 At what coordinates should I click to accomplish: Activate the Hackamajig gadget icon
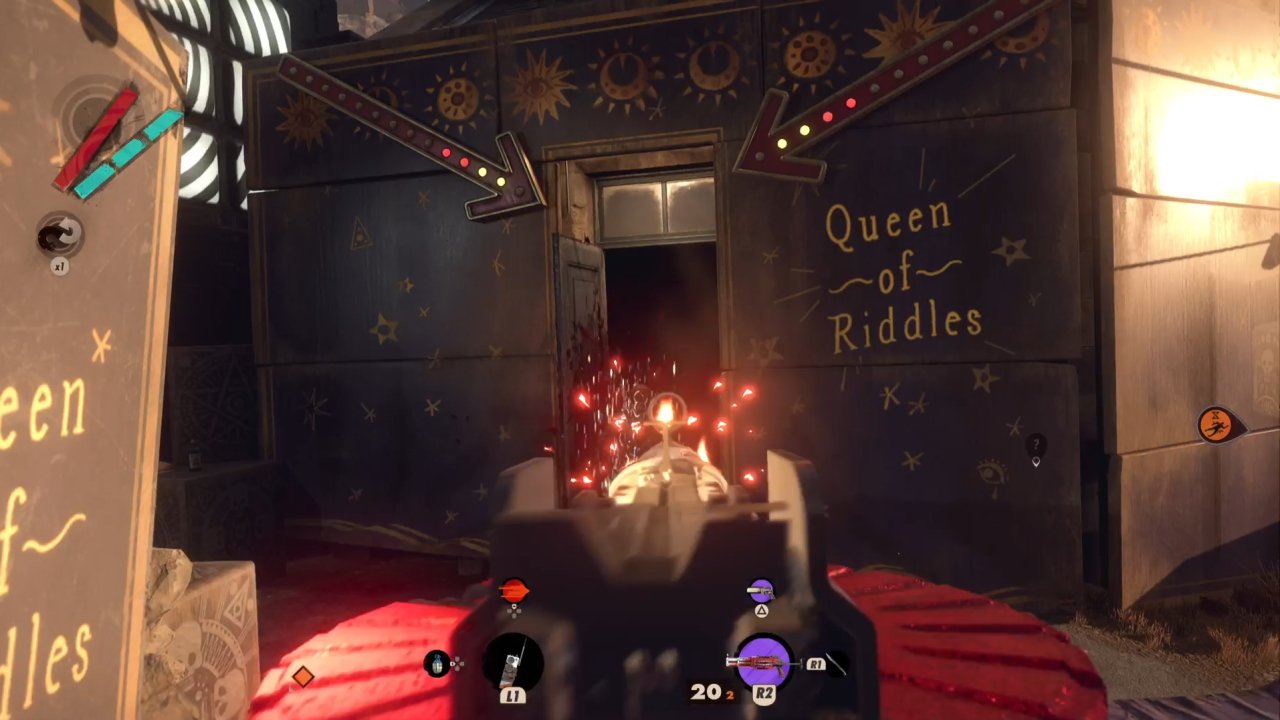pos(513,663)
